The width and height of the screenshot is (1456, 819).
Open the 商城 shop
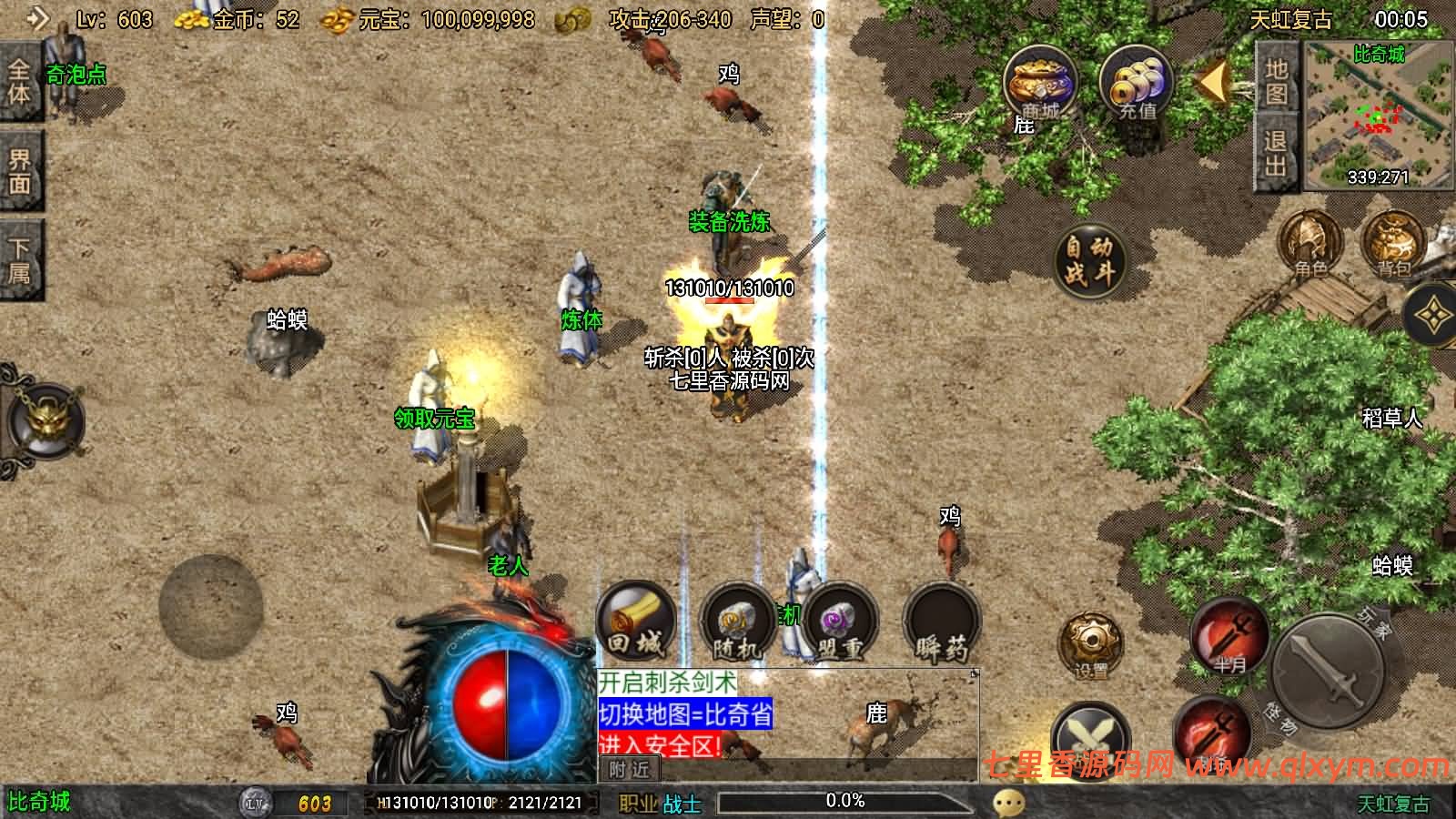point(1039,84)
